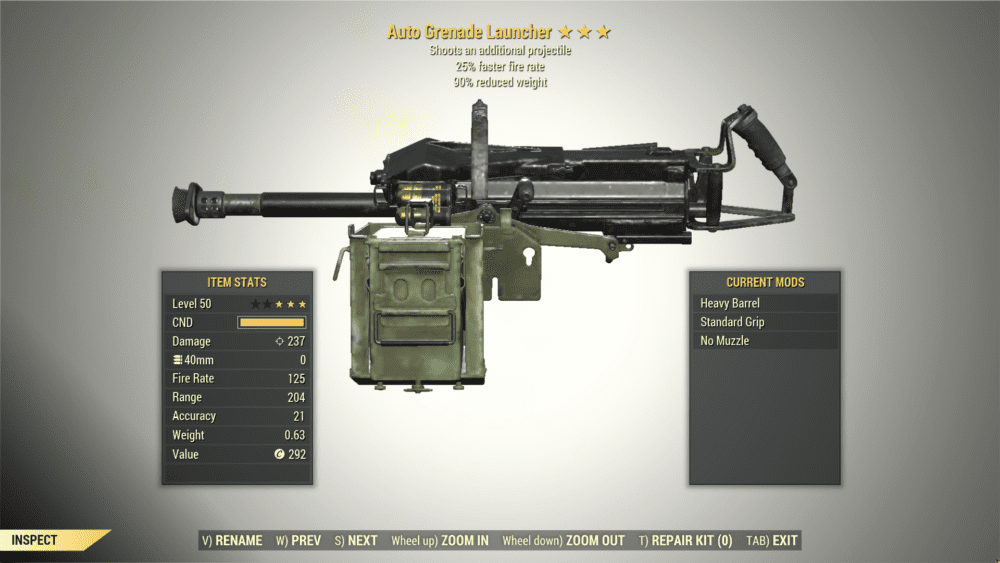Select the Standard Grip mod row

pyautogui.click(x=765, y=322)
